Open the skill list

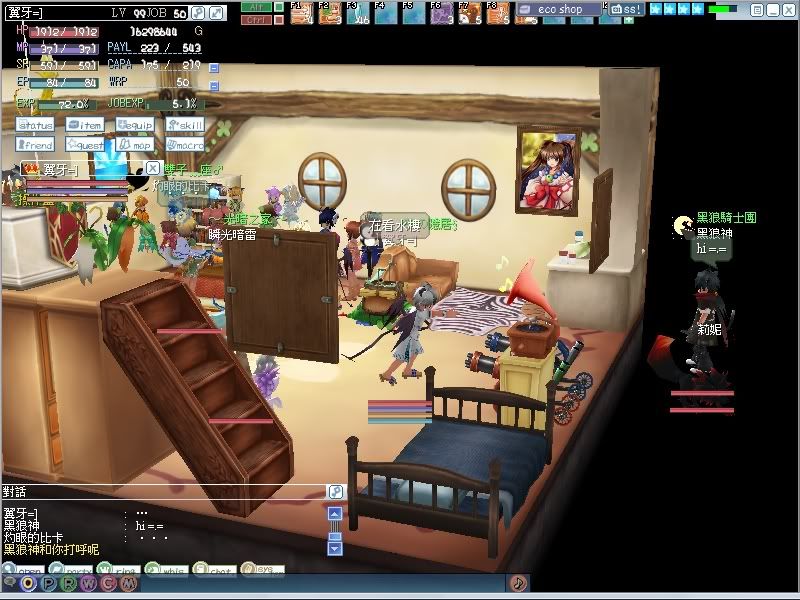pyautogui.click(x=186, y=125)
